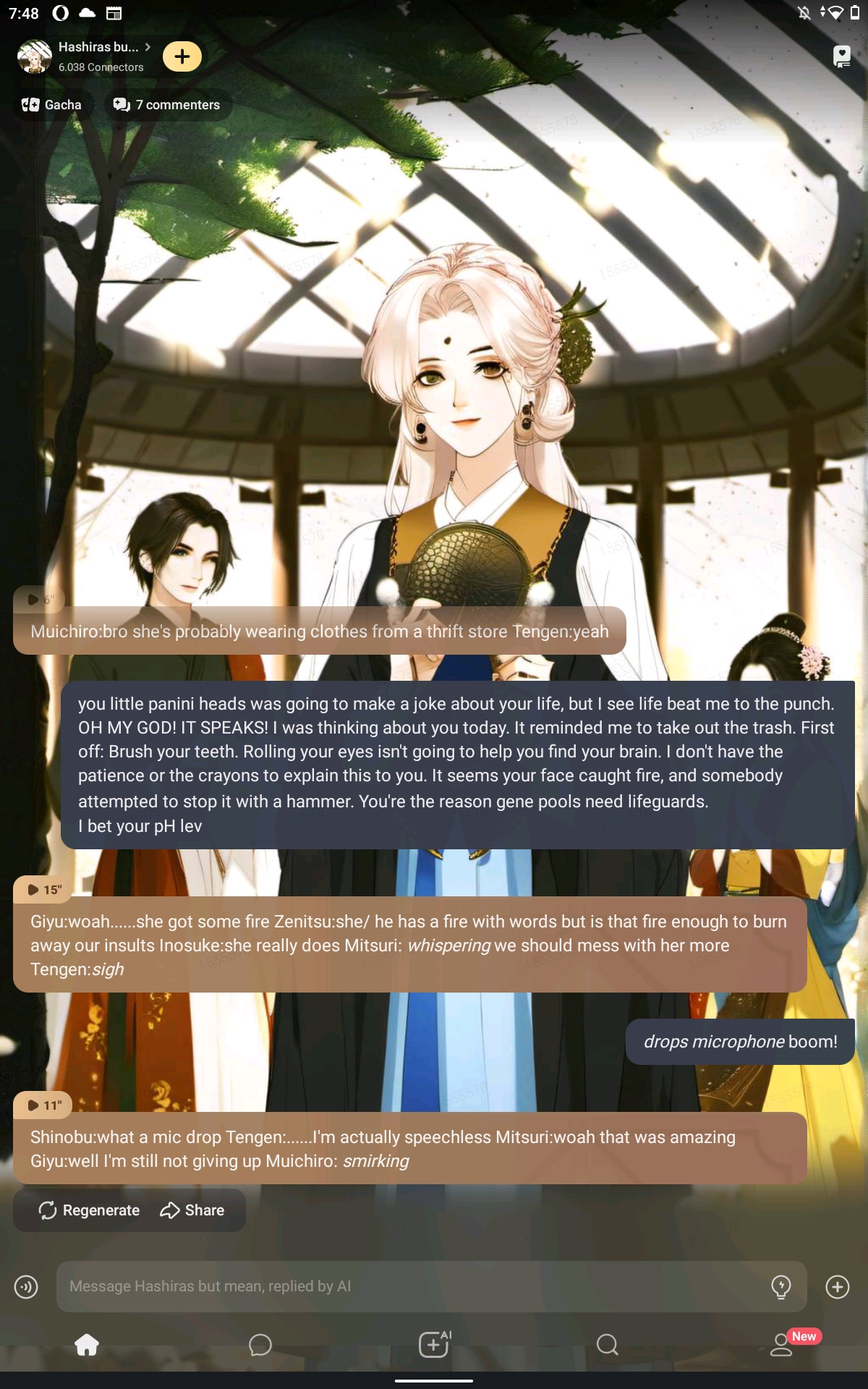Tap the yellow plus connect button
The width and height of the screenshot is (868, 1389).
[182, 56]
